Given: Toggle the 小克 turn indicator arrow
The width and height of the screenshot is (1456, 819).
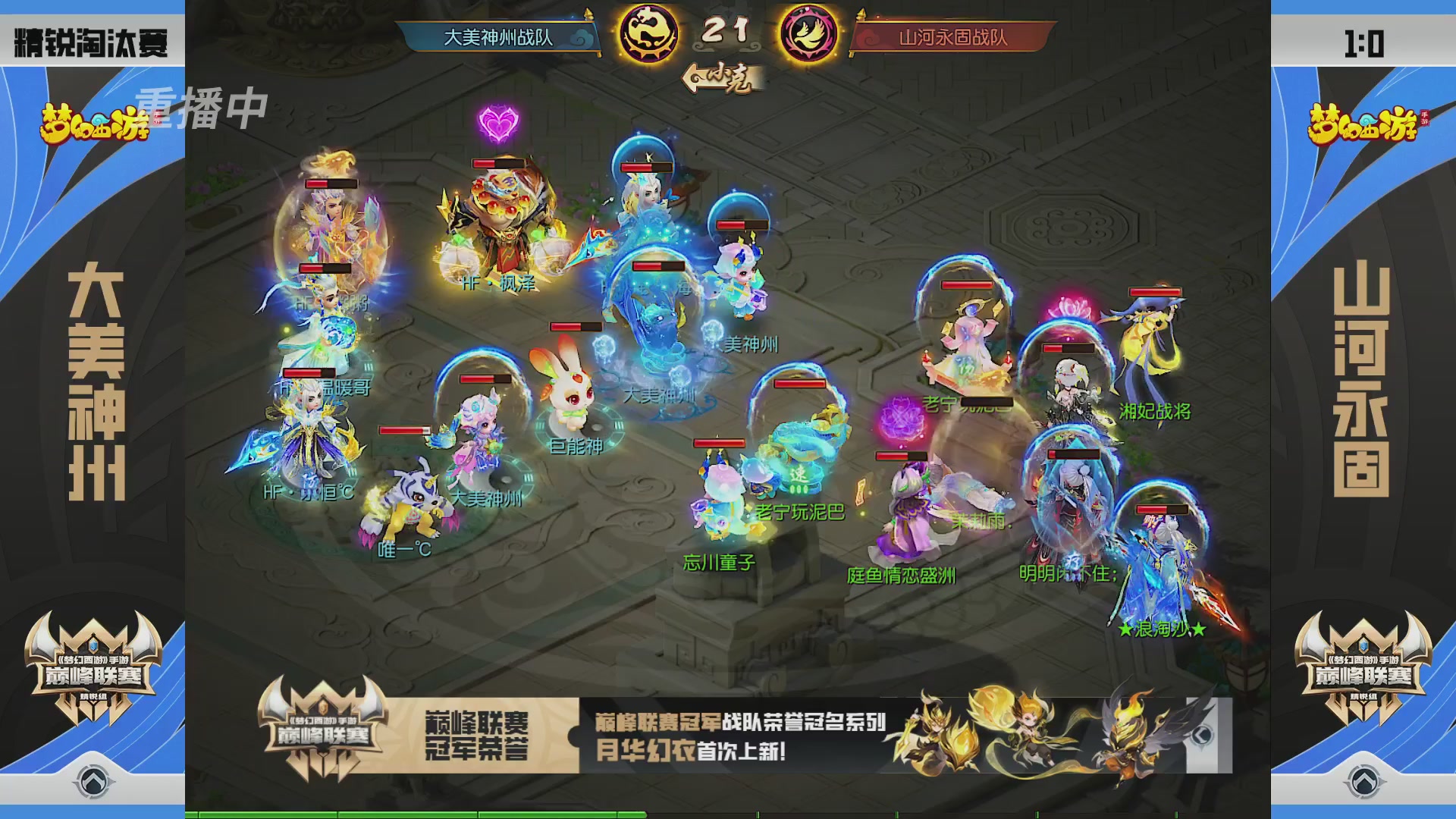Looking at the screenshot, I should (x=720, y=74).
